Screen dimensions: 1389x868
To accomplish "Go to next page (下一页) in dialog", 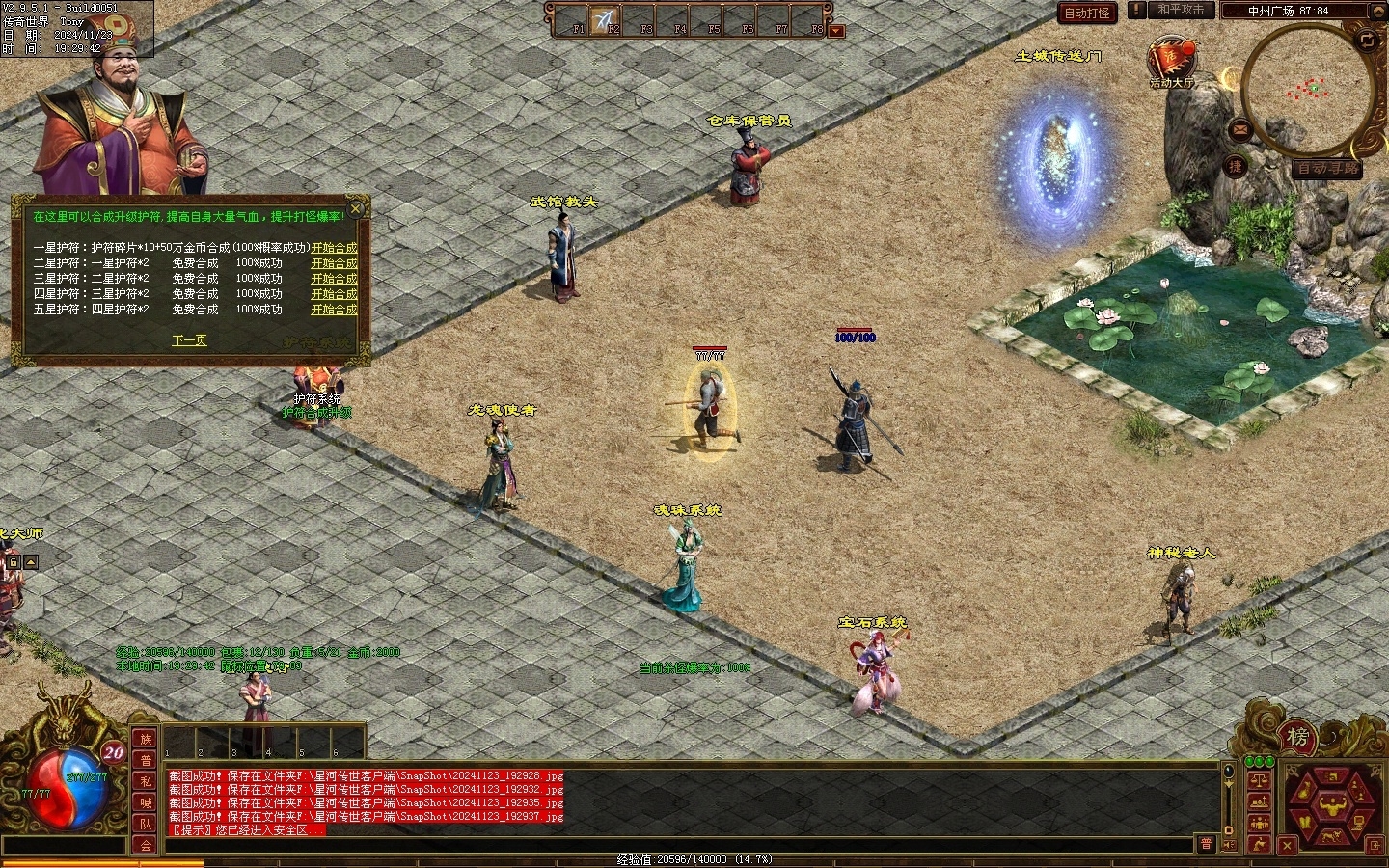I will coord(189,340).
